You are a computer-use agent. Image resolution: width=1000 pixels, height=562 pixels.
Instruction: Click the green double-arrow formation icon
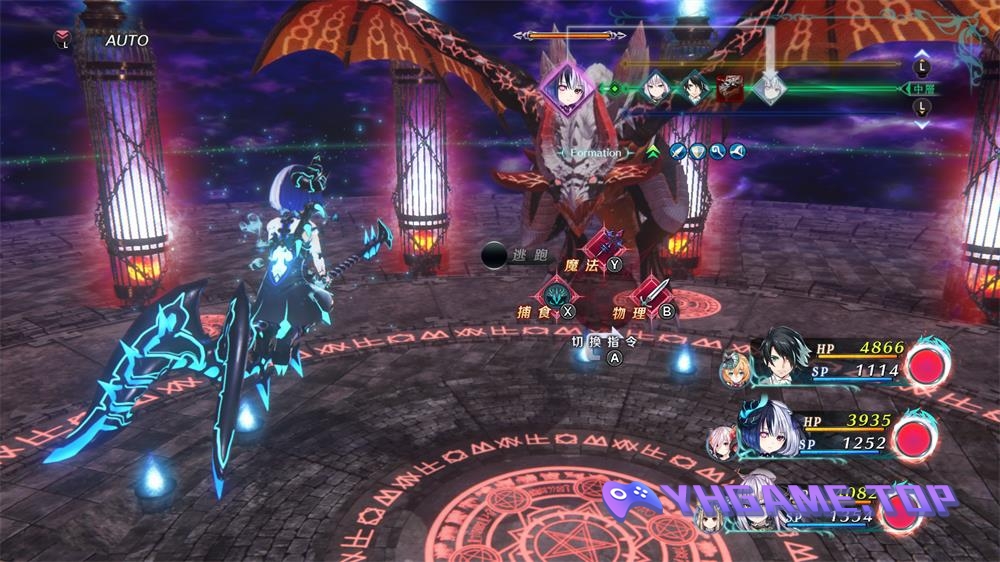click(x=654, y=152)
